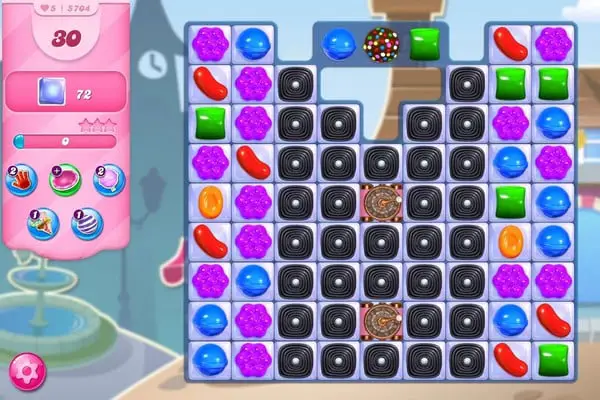
Task: Choose the purple striped candy booster
Action: coord(87,222)
